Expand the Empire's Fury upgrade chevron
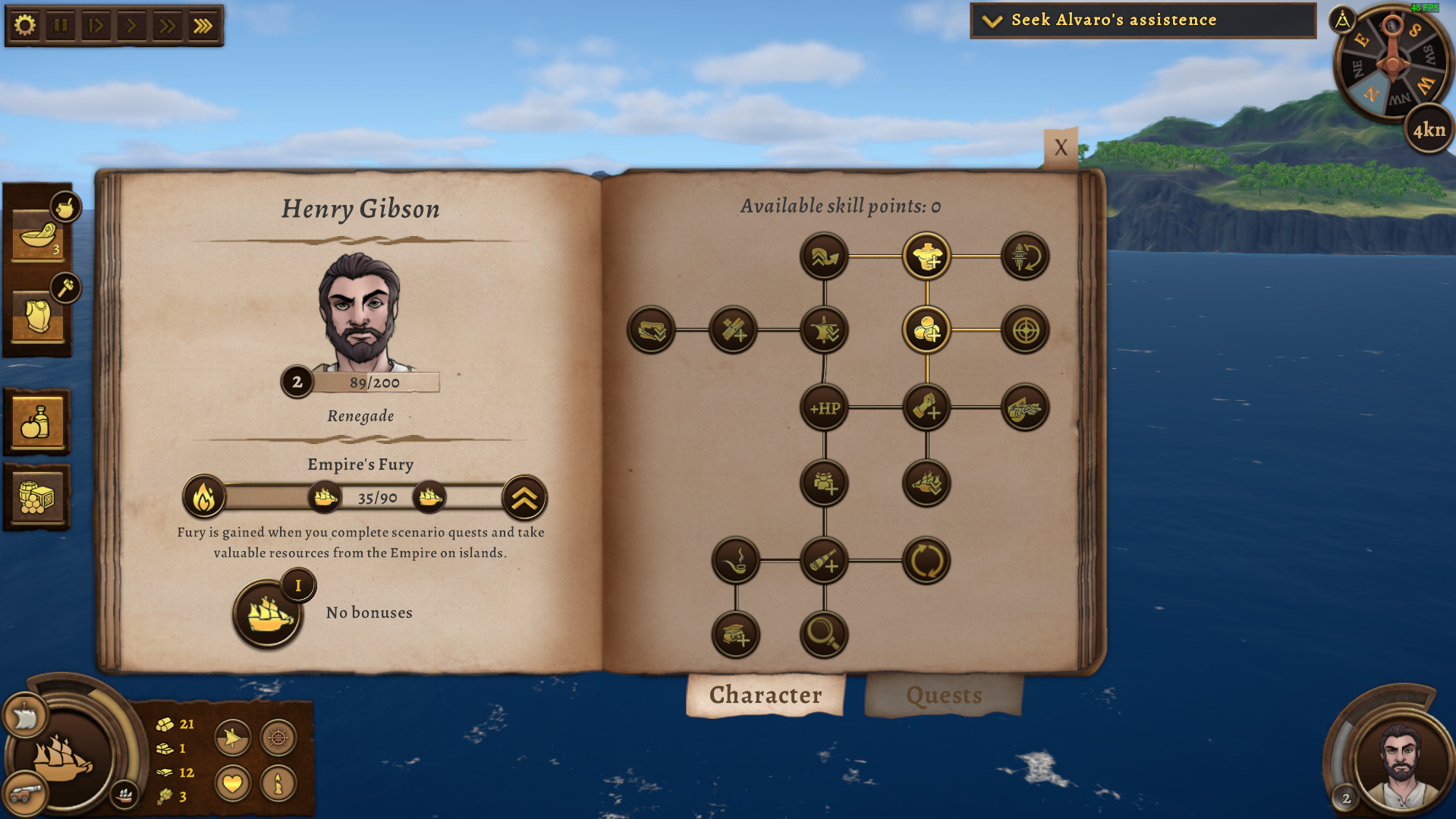This screenshot has width=1456, height=819. (524, 497)
